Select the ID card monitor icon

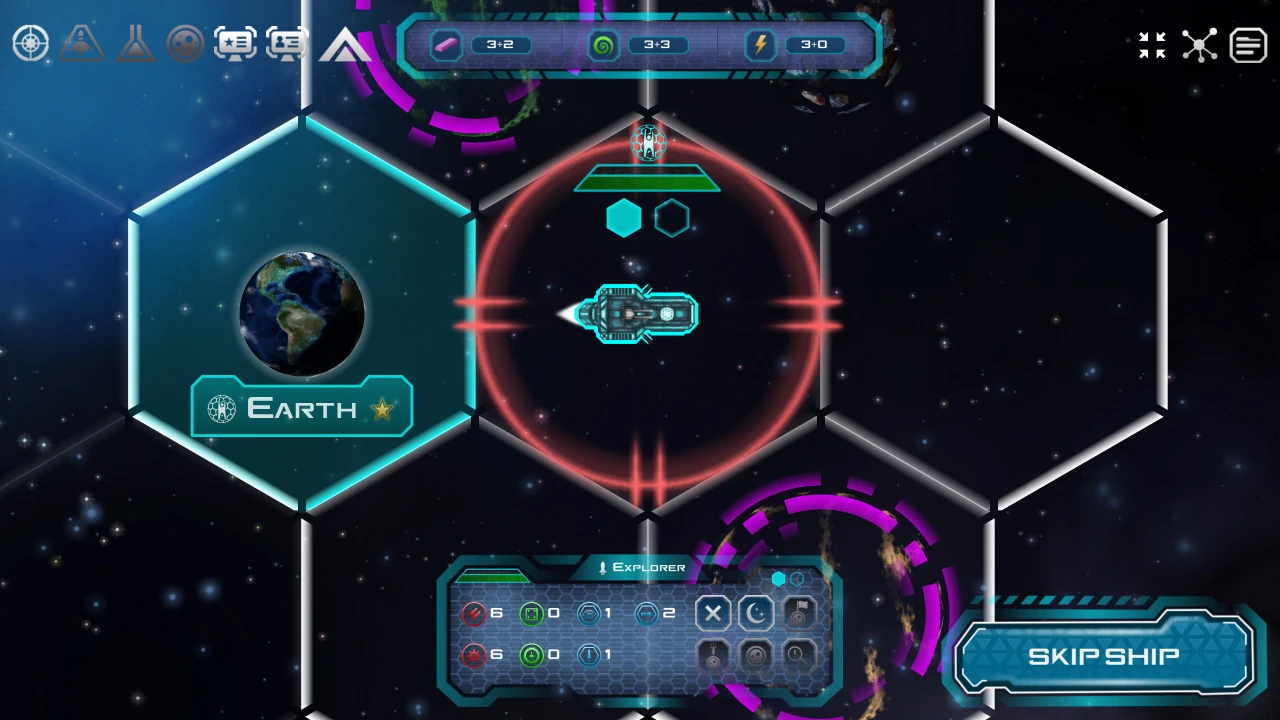point(287,43)
